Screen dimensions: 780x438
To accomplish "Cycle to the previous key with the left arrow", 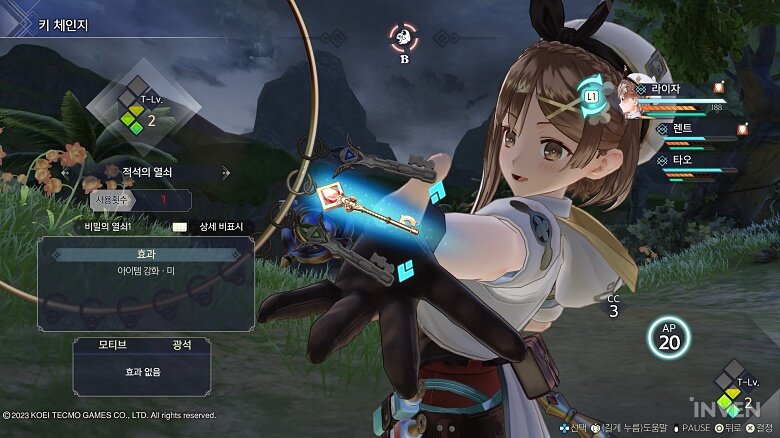I will (66, 172).
